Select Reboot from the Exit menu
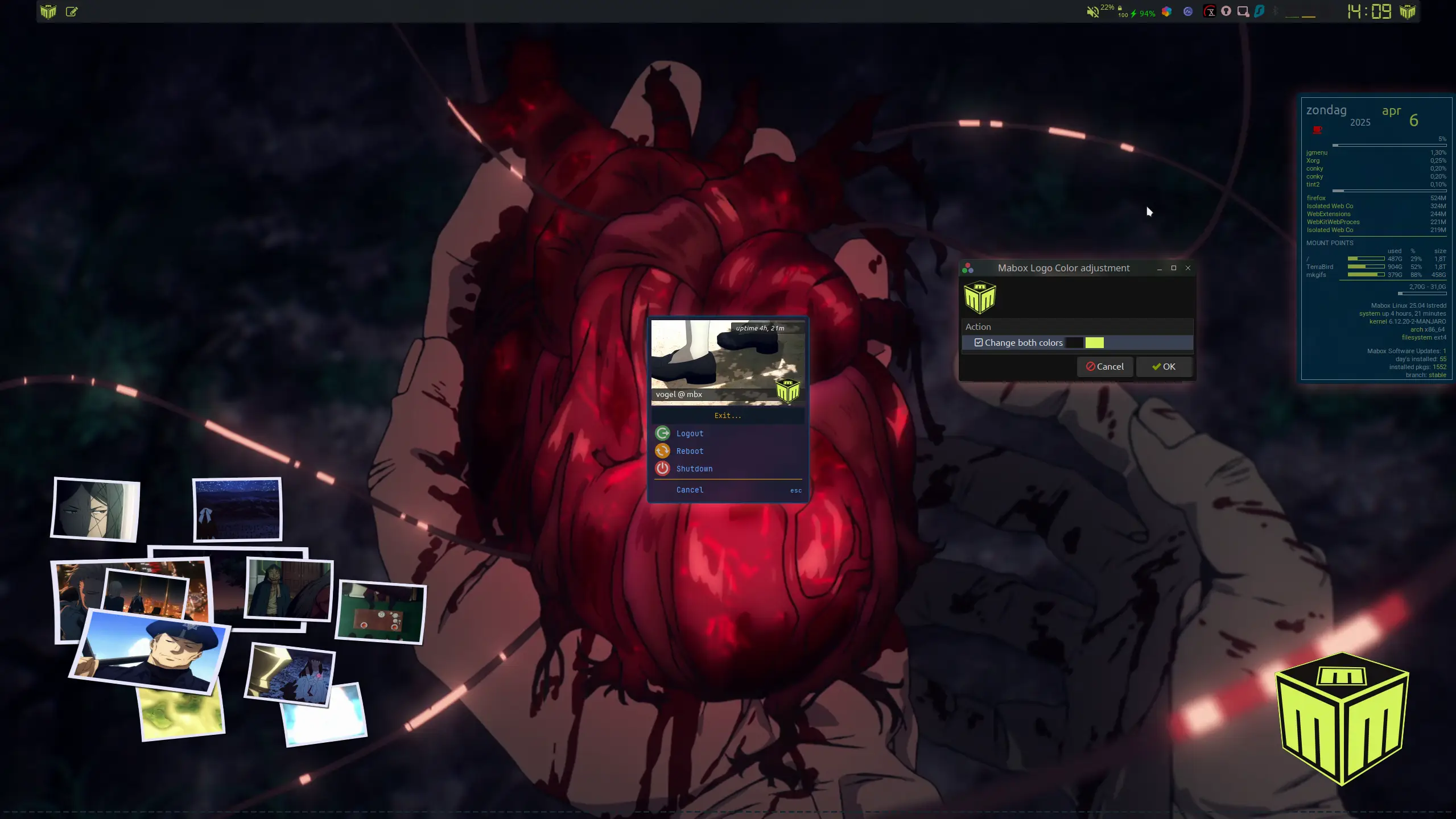The image size is (1456, 819). [x=690, y=451]
